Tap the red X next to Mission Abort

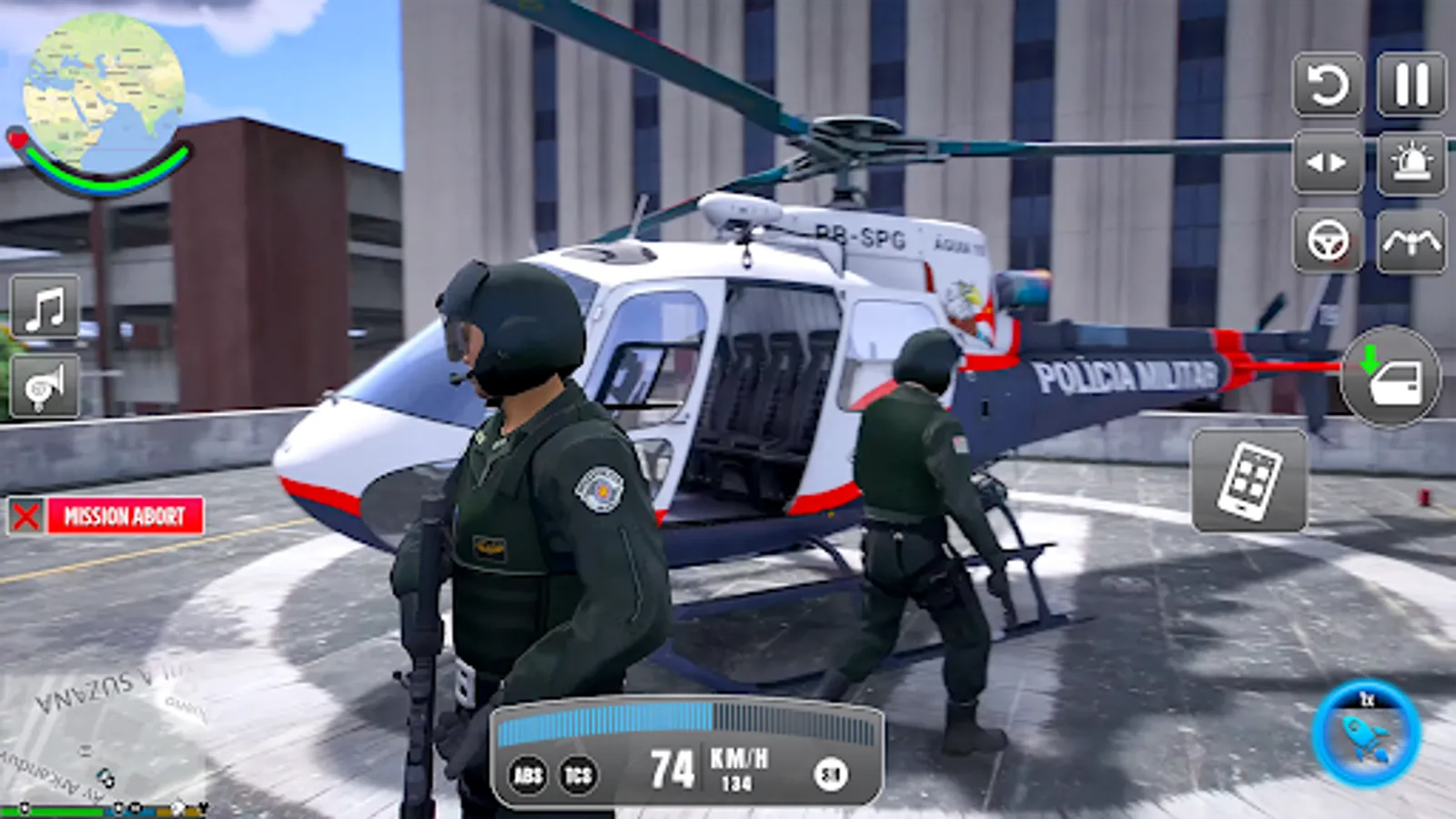[x=25, y=514]
